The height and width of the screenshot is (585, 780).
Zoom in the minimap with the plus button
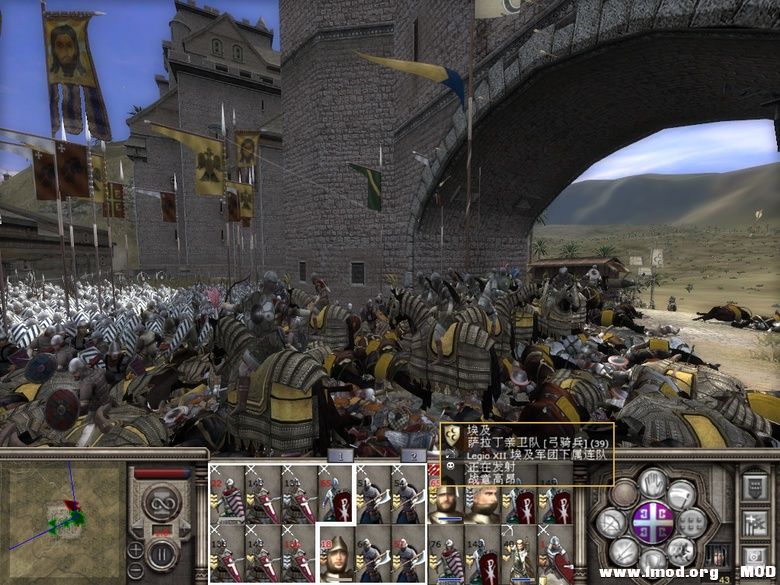135,549
